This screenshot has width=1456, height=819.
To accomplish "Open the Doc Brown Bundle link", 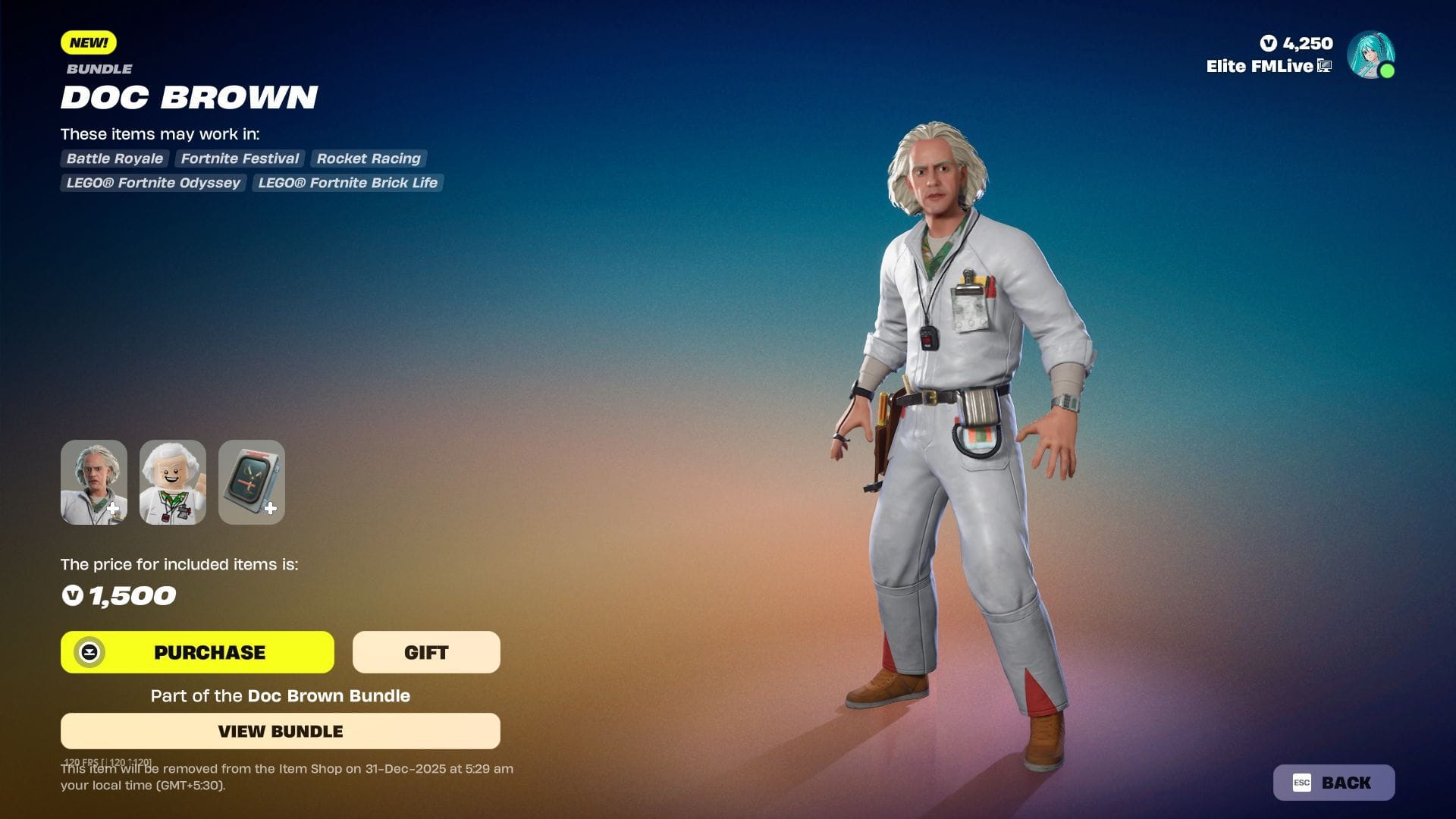I will [x=328, y=695].
